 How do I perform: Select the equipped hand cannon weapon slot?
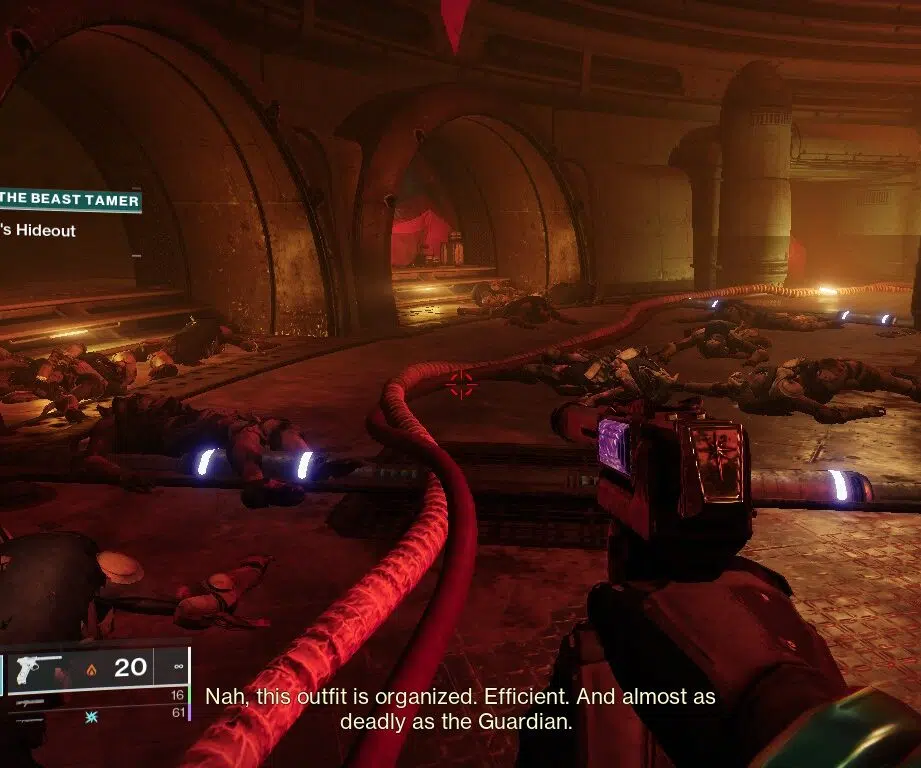coord(36,667)
